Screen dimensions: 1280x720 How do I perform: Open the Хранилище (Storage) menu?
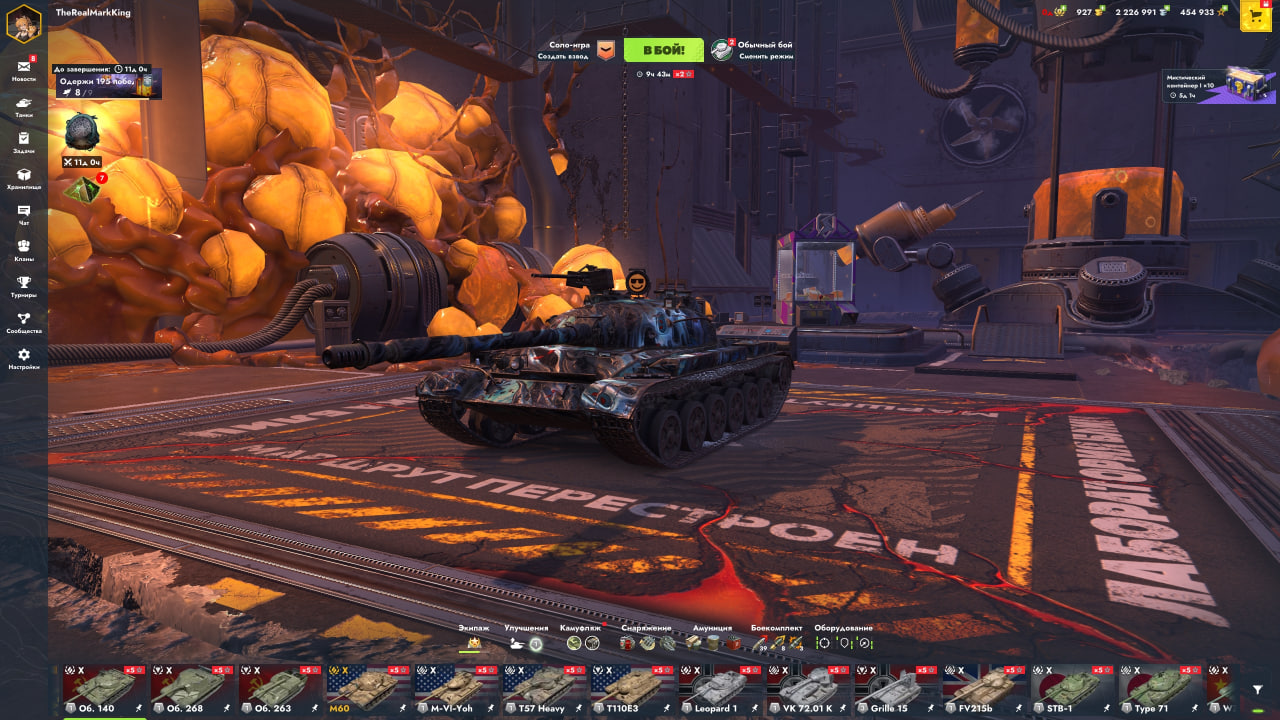(24, 178)
